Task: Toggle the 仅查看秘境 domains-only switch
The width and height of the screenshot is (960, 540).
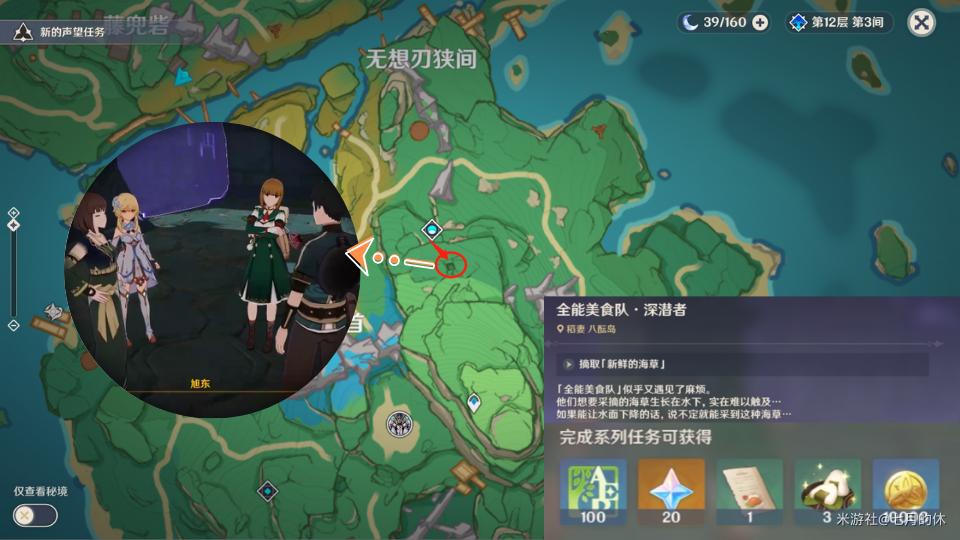Action: tap(36, 515)
